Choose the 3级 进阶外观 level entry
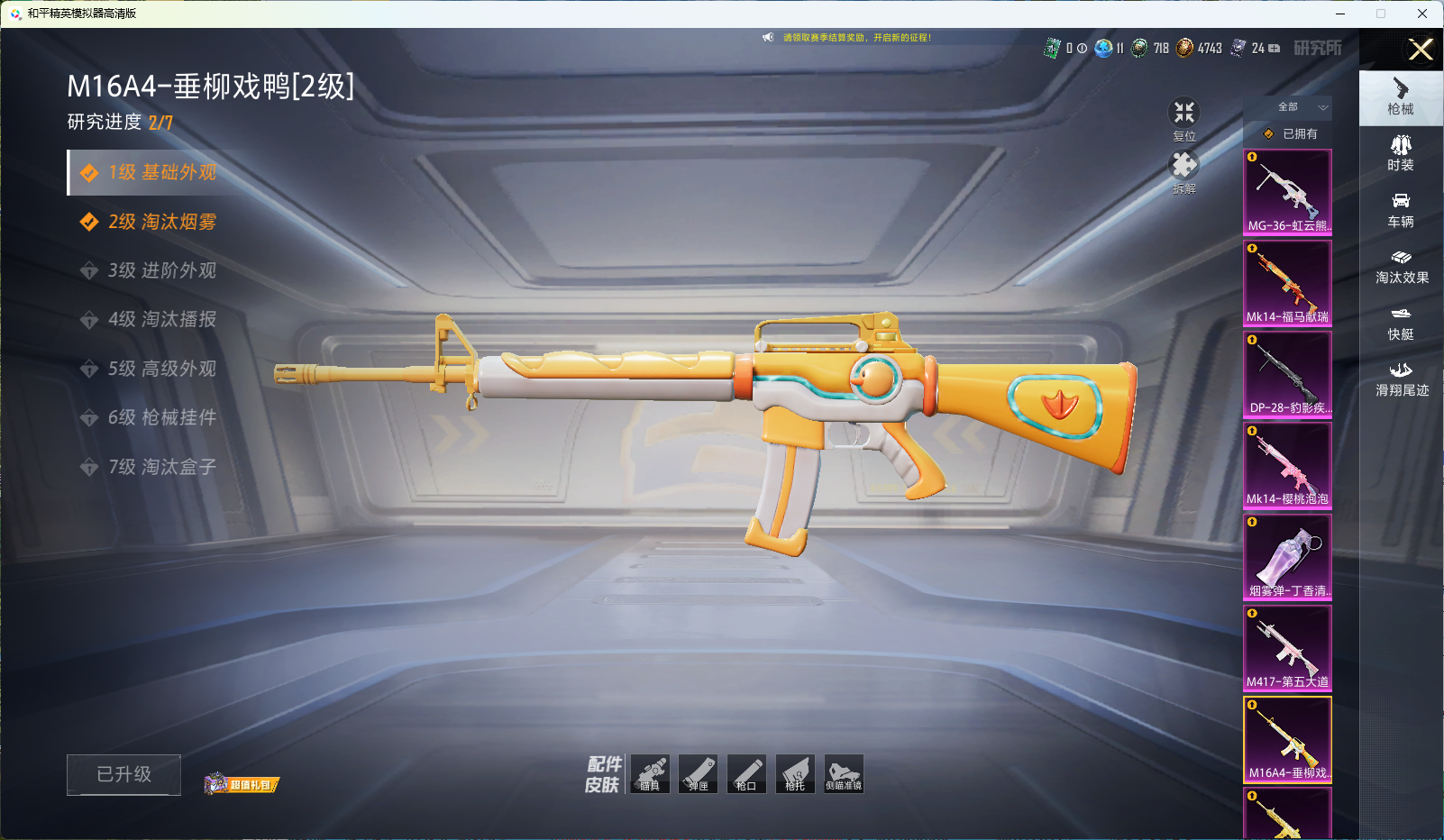Viewport: 1444px width, 840px height. coord(161,270)
